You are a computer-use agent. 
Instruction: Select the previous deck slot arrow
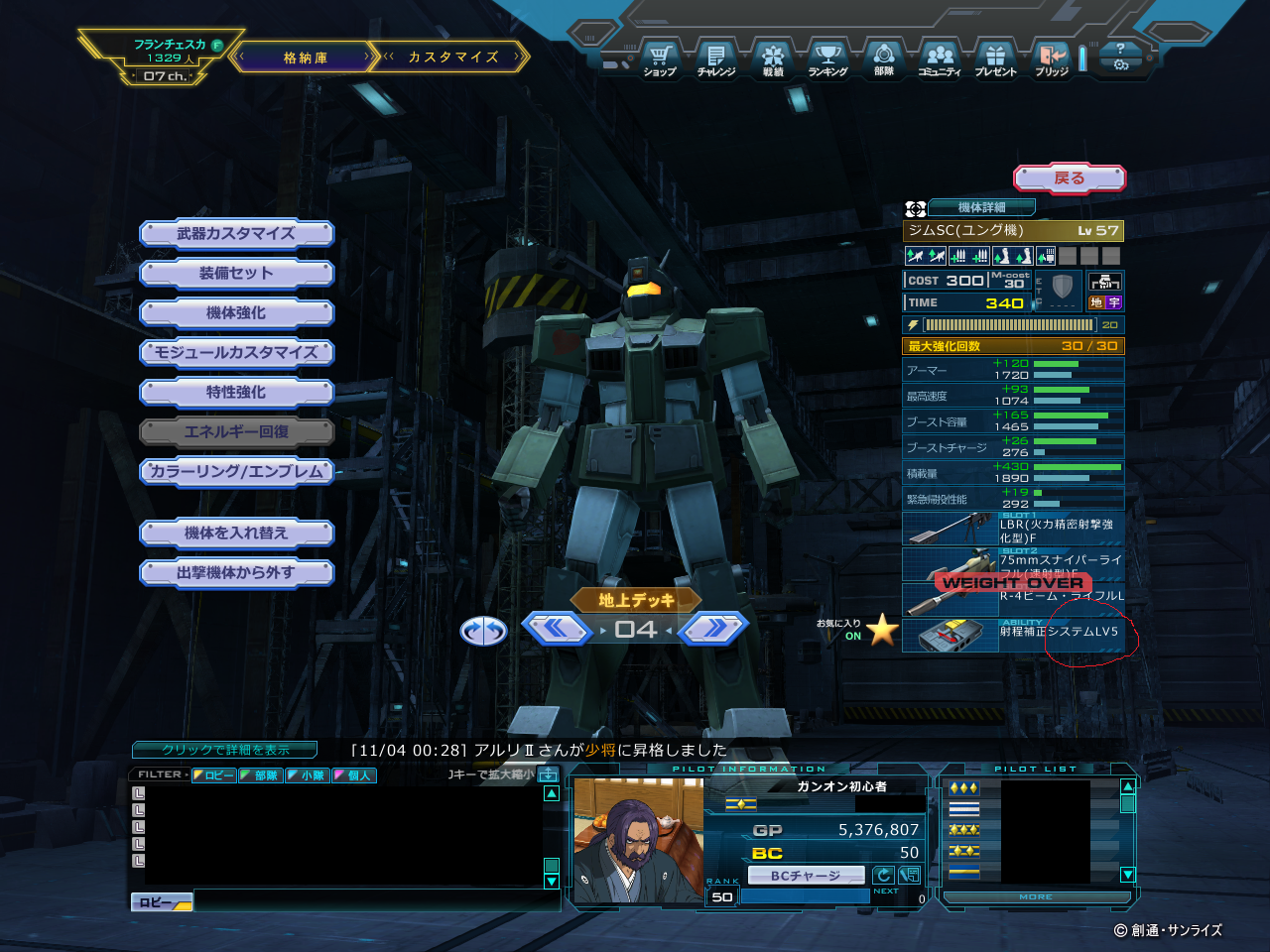click(557, 629)
